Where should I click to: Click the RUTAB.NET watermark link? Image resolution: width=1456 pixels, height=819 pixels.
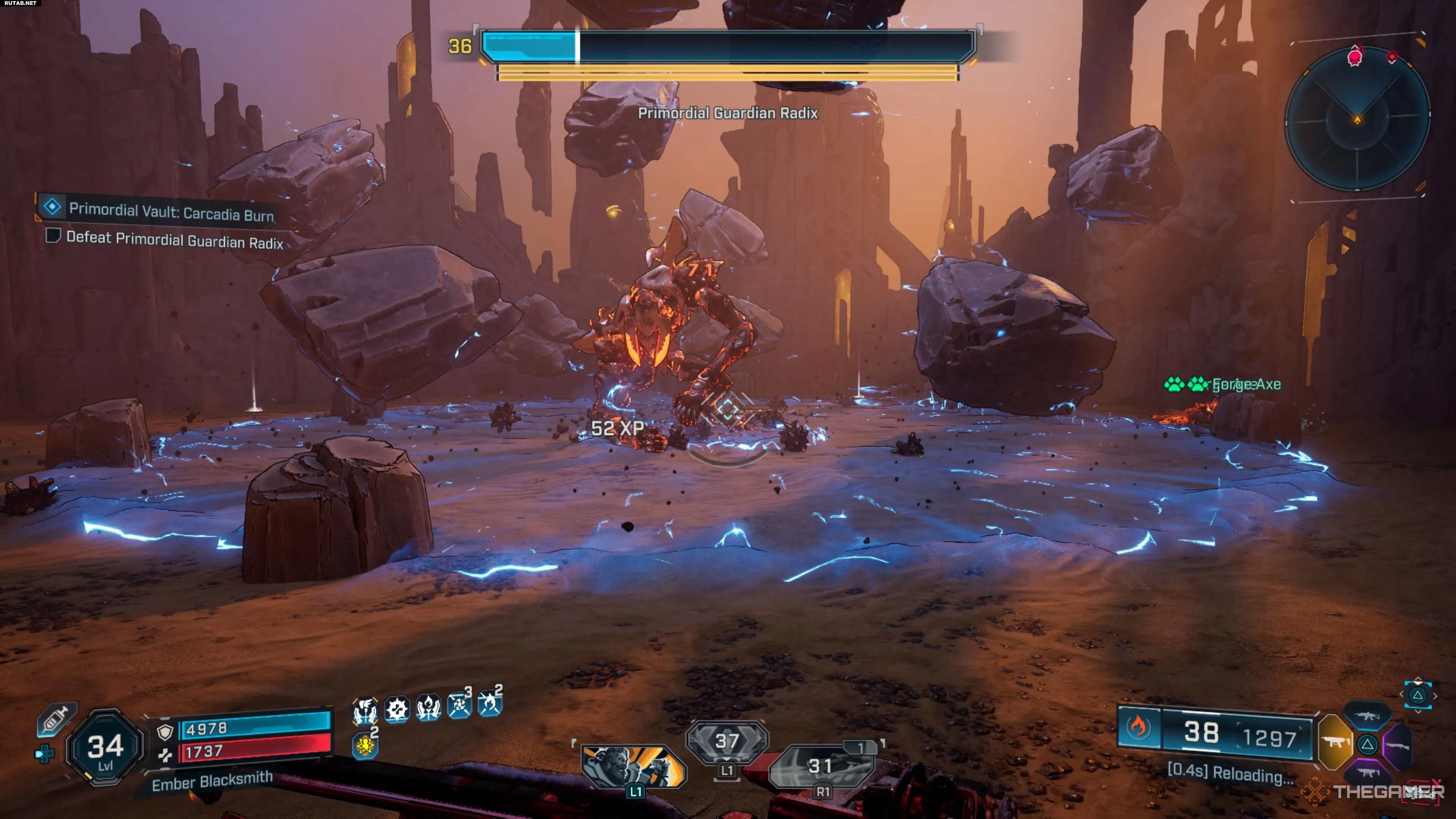coord(20,3)
